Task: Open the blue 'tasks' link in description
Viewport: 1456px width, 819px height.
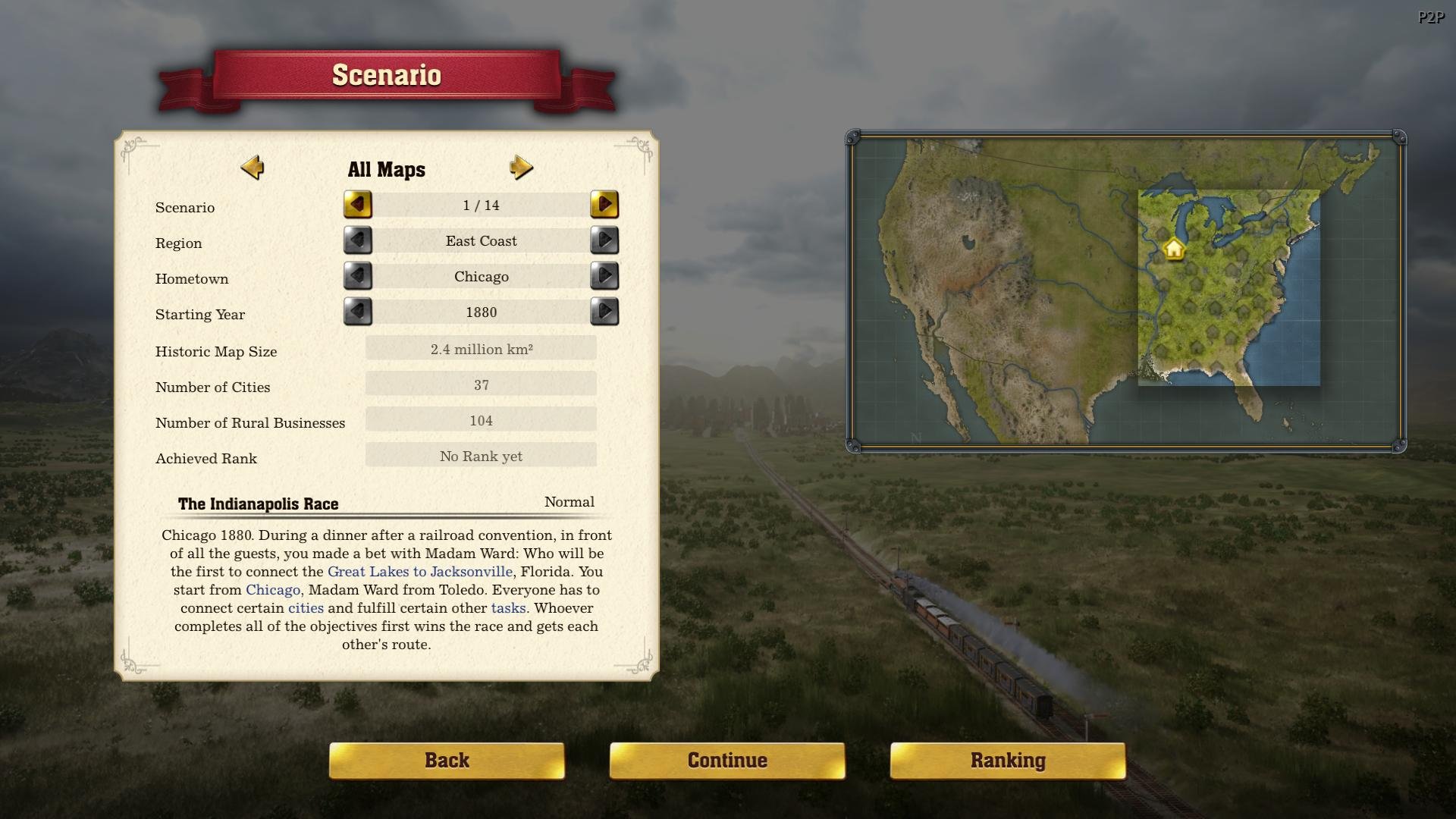Action: (508, 608)
